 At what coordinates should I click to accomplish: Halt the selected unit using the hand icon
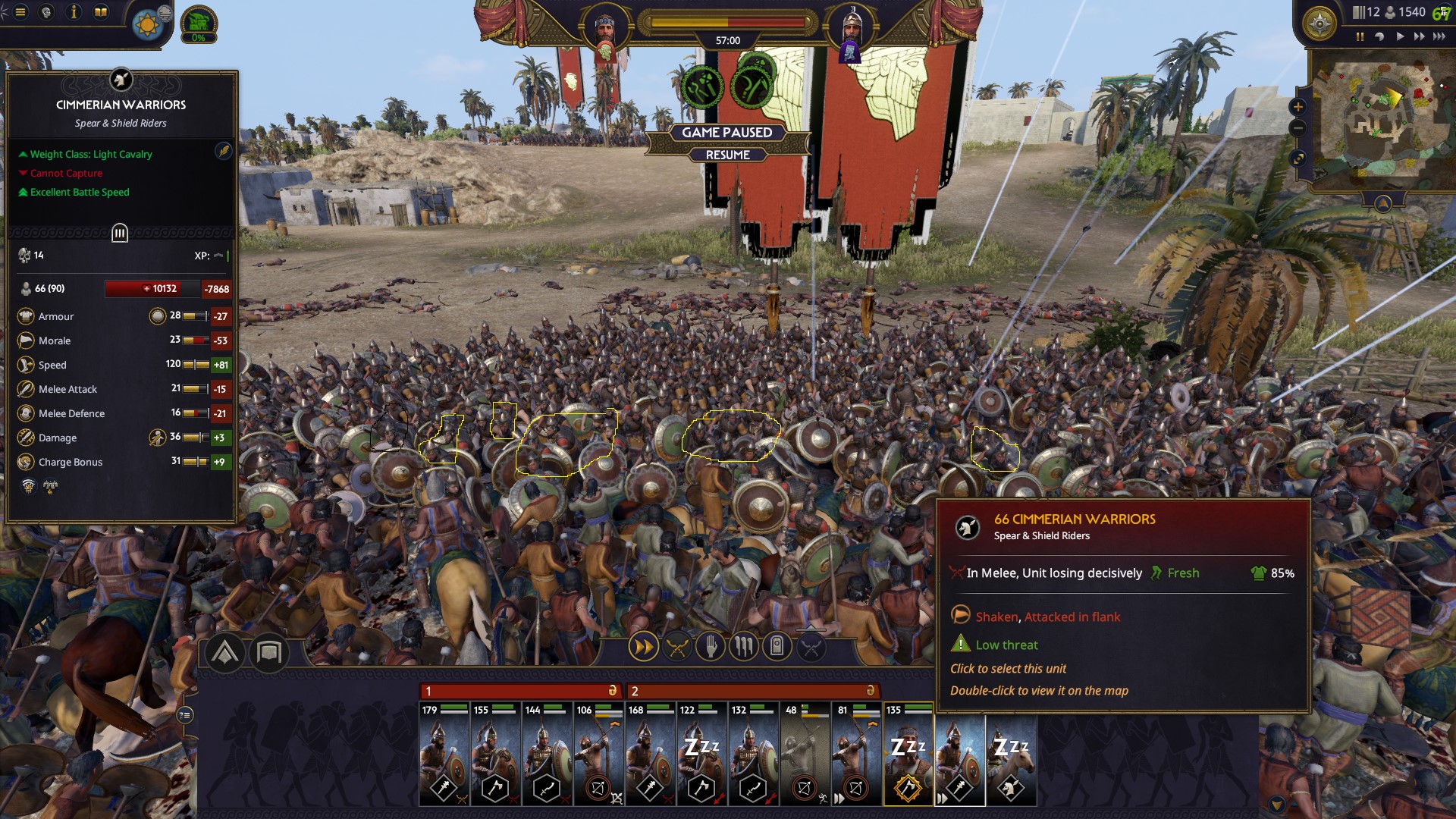(711, 647)
